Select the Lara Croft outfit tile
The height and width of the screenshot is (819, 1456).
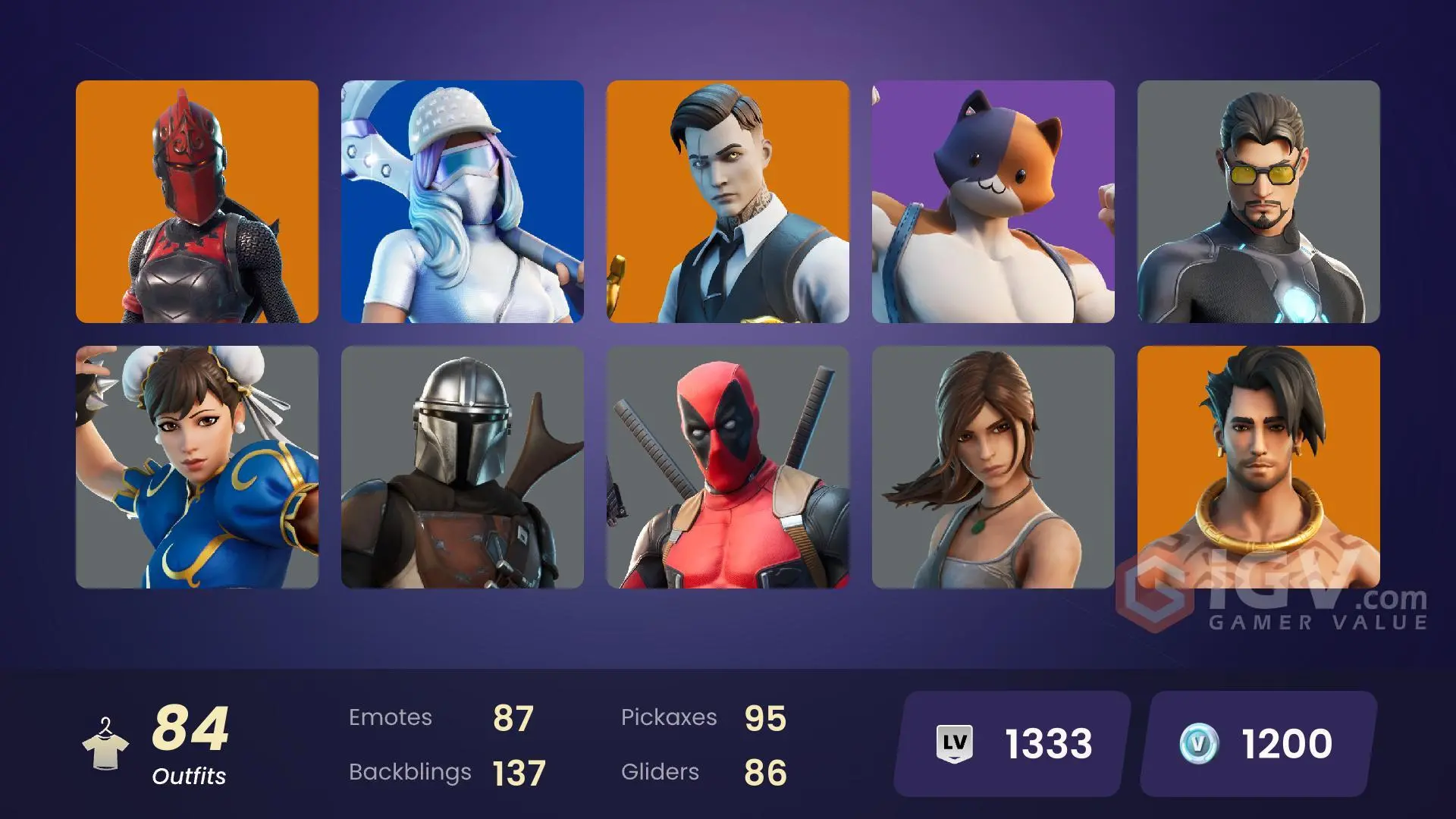pyautogui.click(x=993, y=467)
